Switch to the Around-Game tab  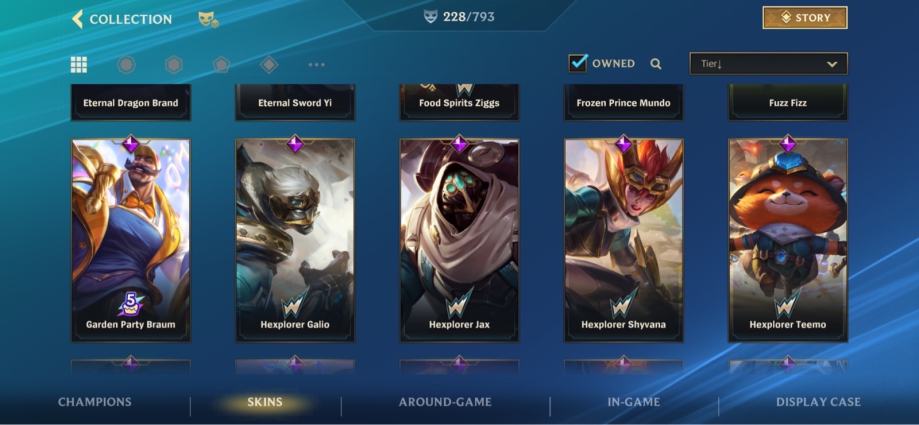(x=445, y=402)
